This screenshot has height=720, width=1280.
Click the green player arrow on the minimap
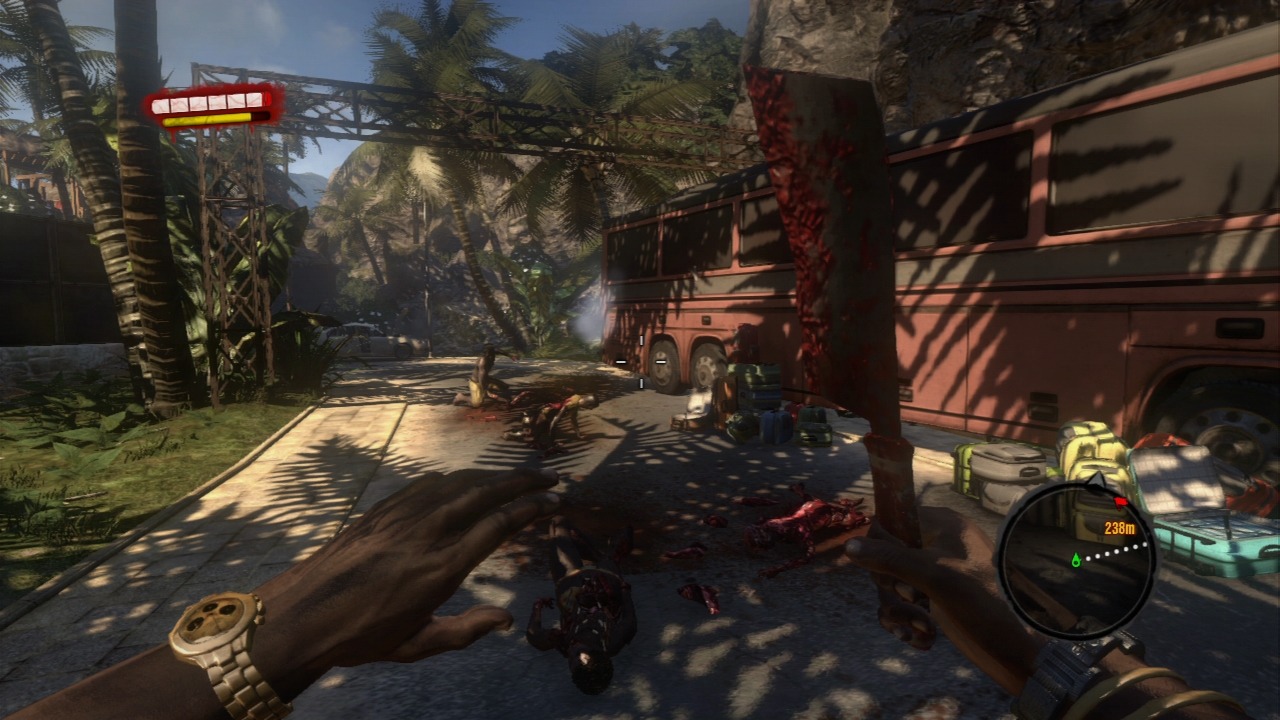[1076, 559]
